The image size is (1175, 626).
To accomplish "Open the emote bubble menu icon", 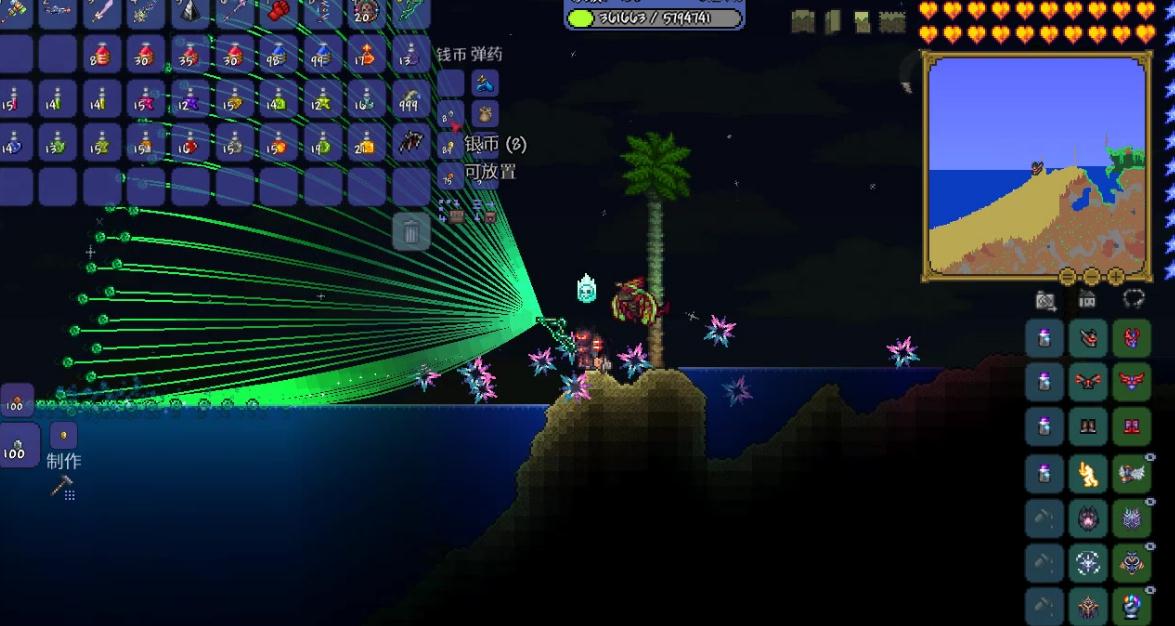I will tap(1133, 299).
